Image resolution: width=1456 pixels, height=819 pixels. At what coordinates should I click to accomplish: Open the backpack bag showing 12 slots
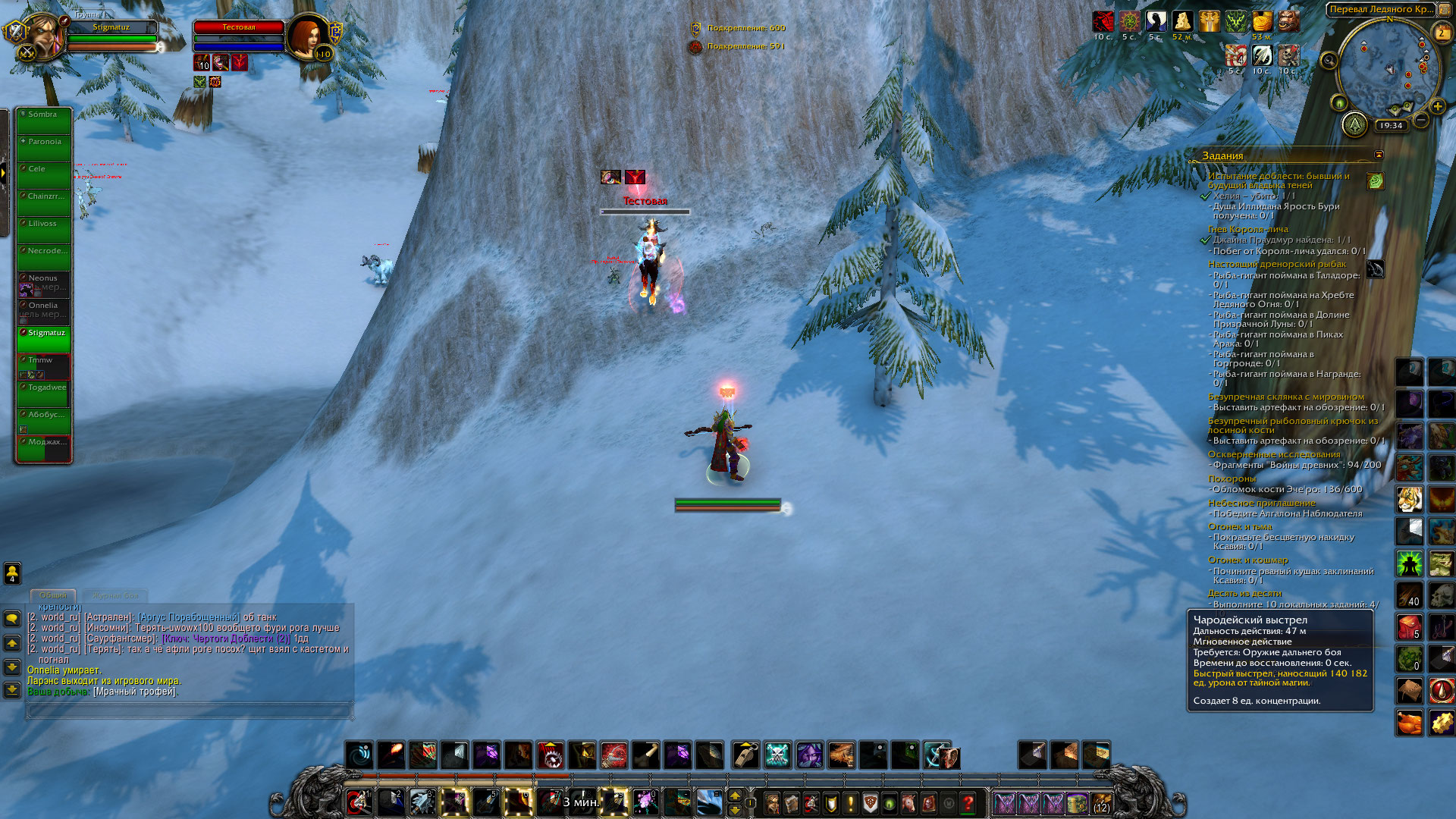(x=1101, y=803)
